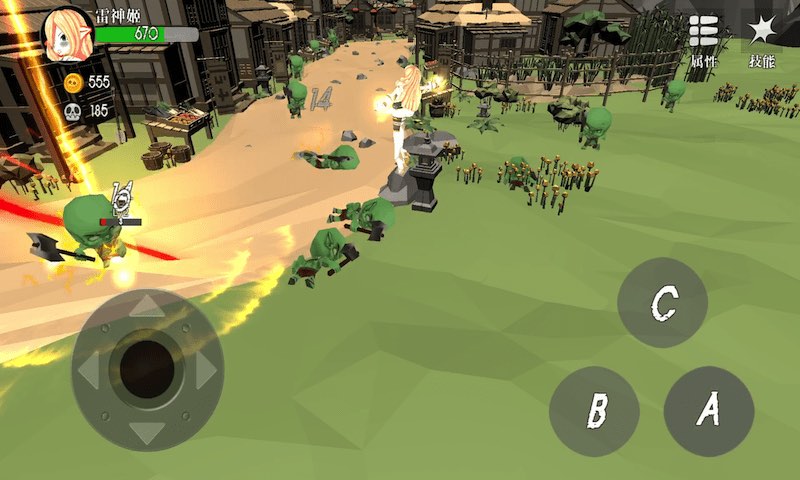This screenshot has height=480, width=800.
Task: Tap the joystick's left arrow
Action: (88, 370)
